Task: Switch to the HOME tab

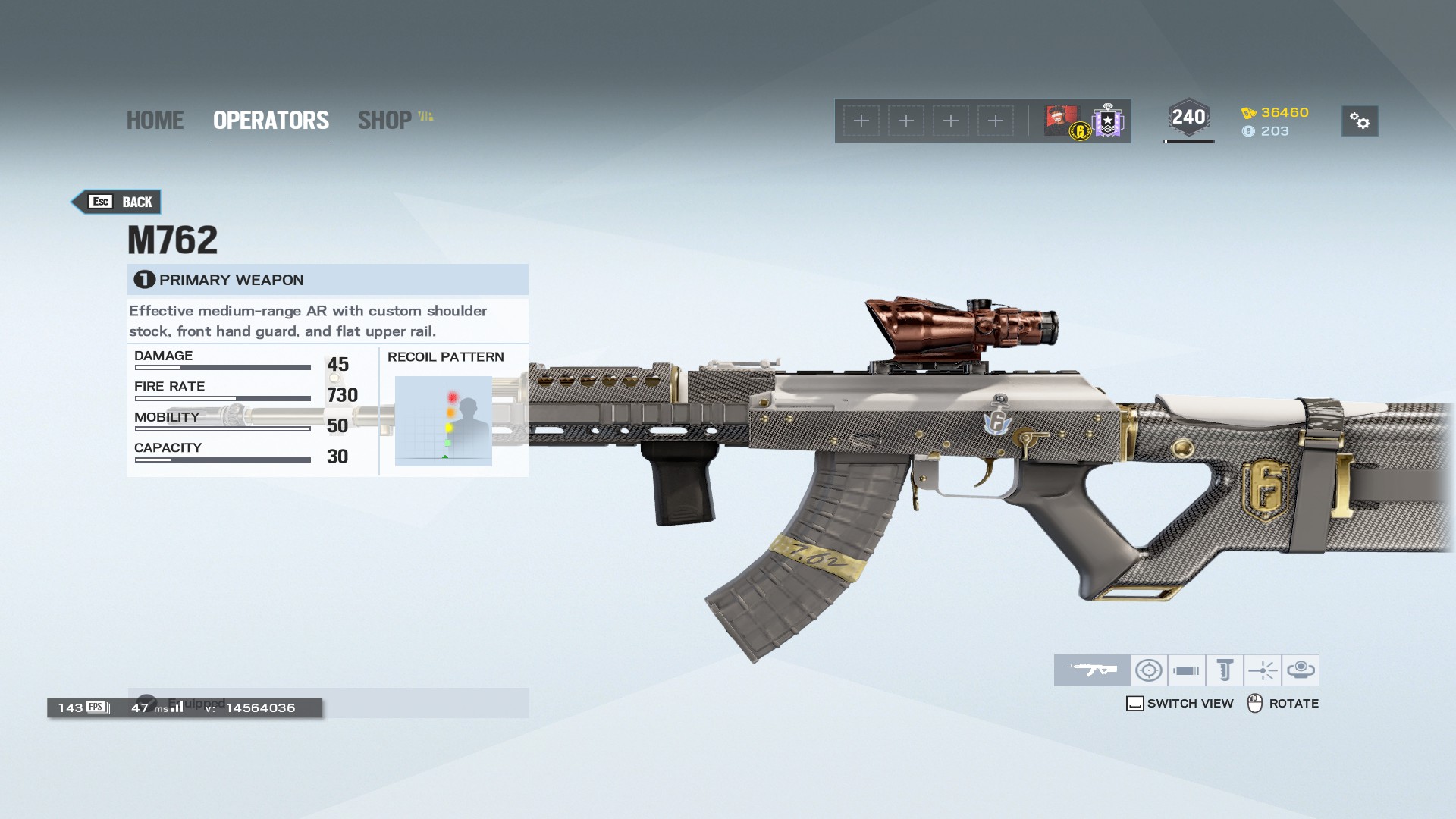Action: 155,120
